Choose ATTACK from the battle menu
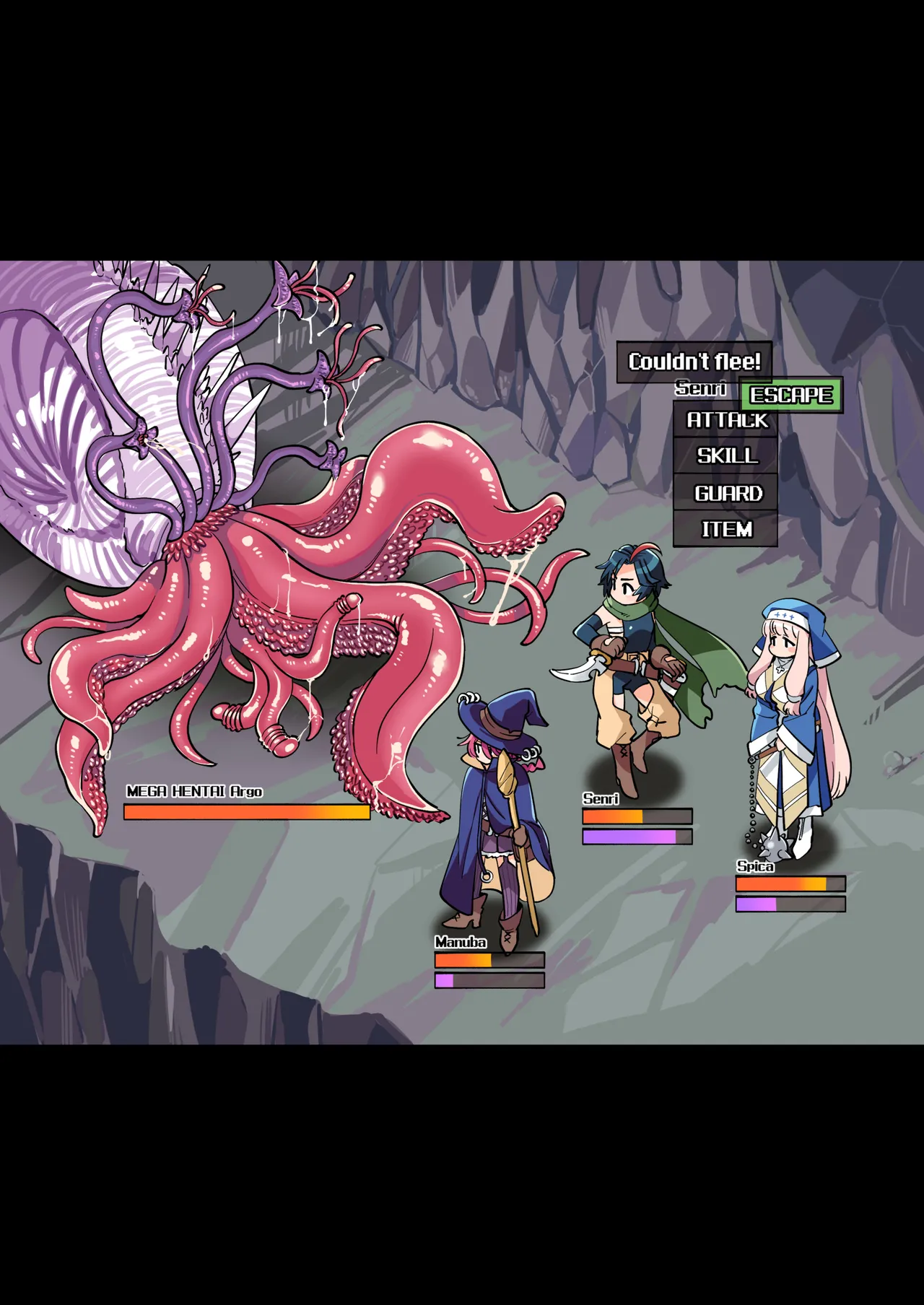924x1305 pixels. pyautogui.click(x=725, y=420)
